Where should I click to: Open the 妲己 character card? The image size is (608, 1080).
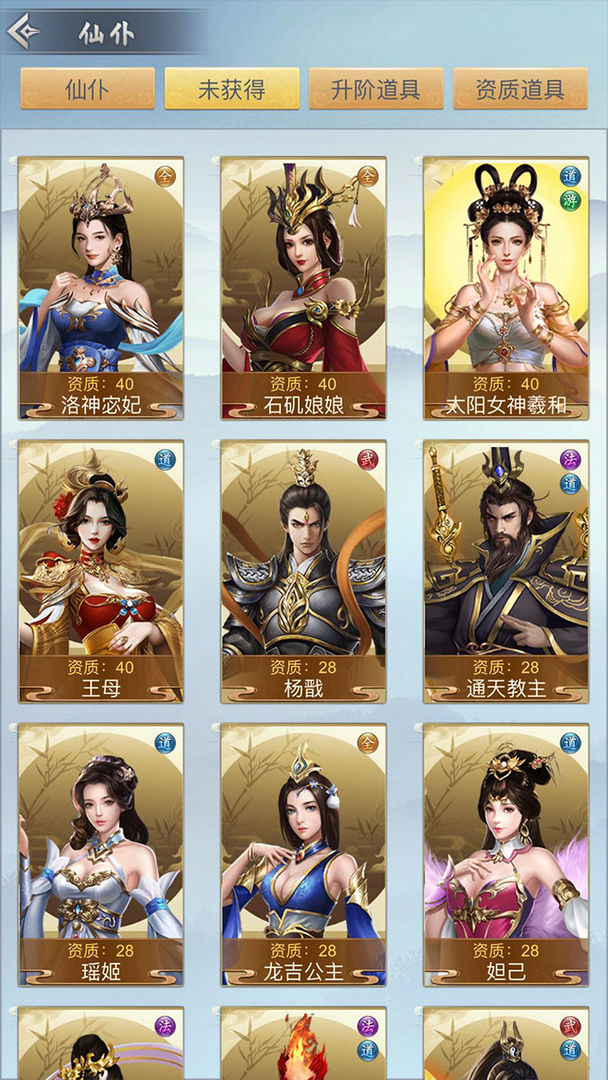[x=506, y=855]
